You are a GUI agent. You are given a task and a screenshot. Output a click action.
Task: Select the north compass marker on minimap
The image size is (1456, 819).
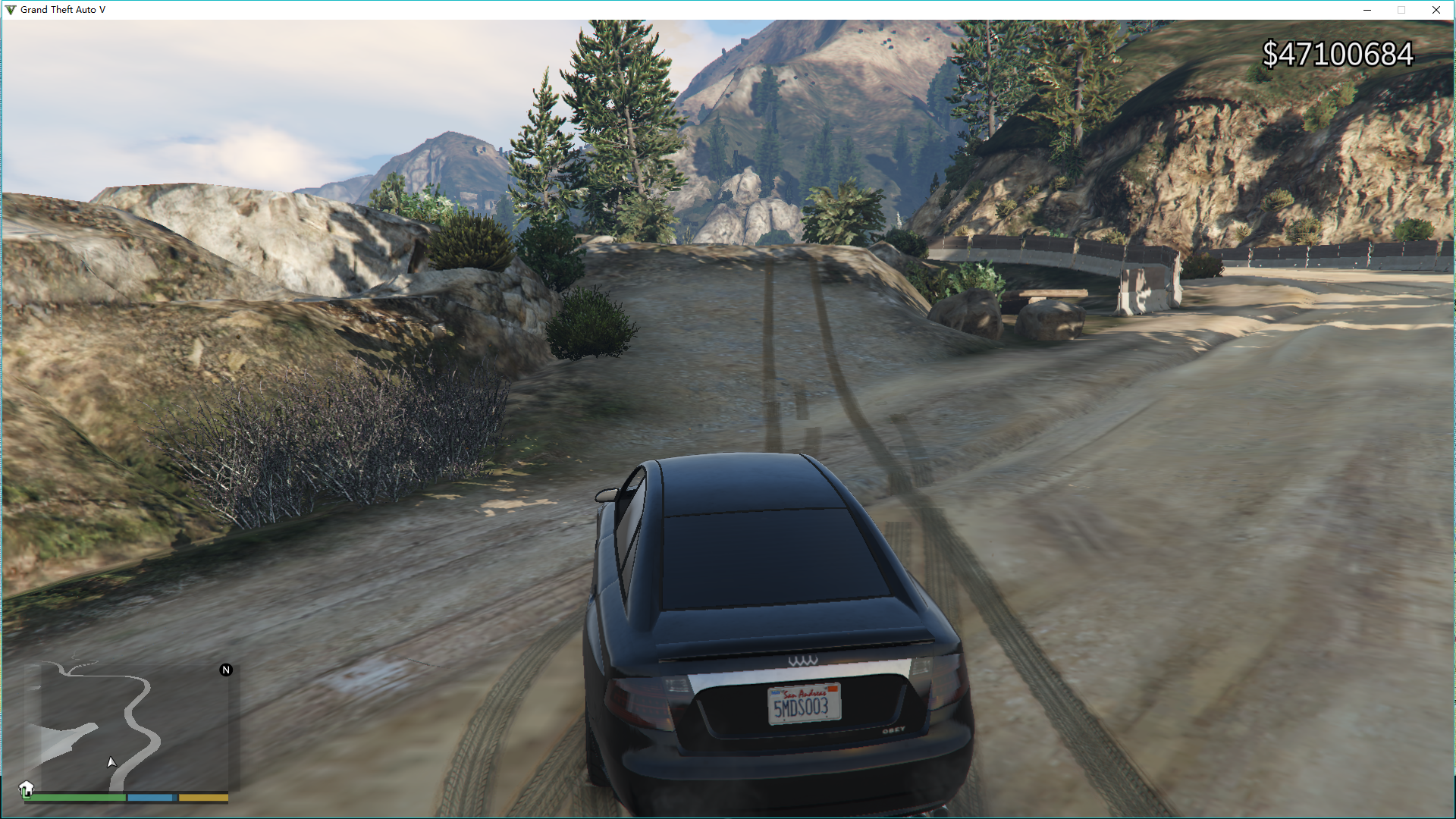[x=226, y=670]
